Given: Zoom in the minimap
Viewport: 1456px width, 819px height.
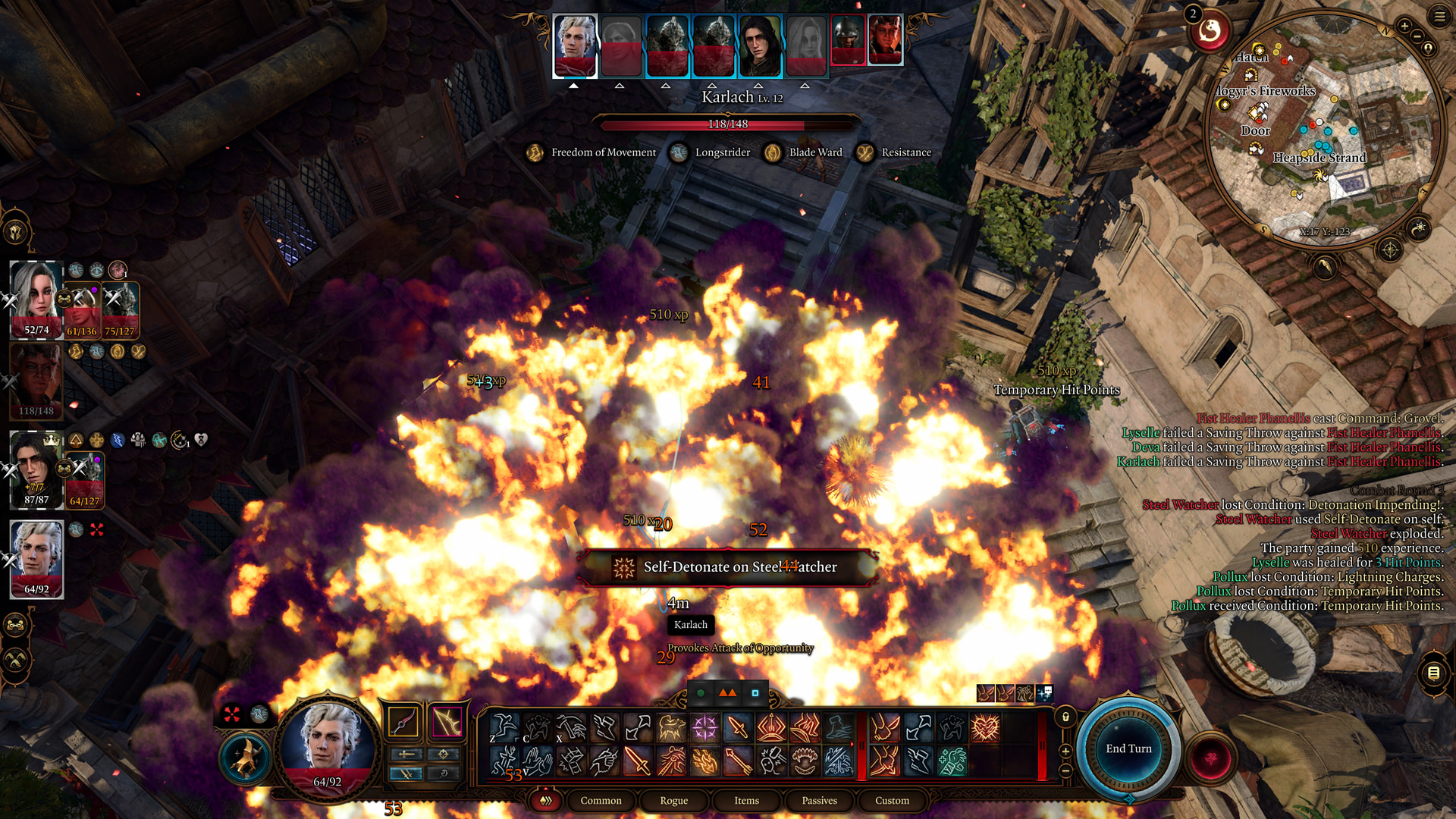Looking at the screenshot, I should click(1404, 26).
